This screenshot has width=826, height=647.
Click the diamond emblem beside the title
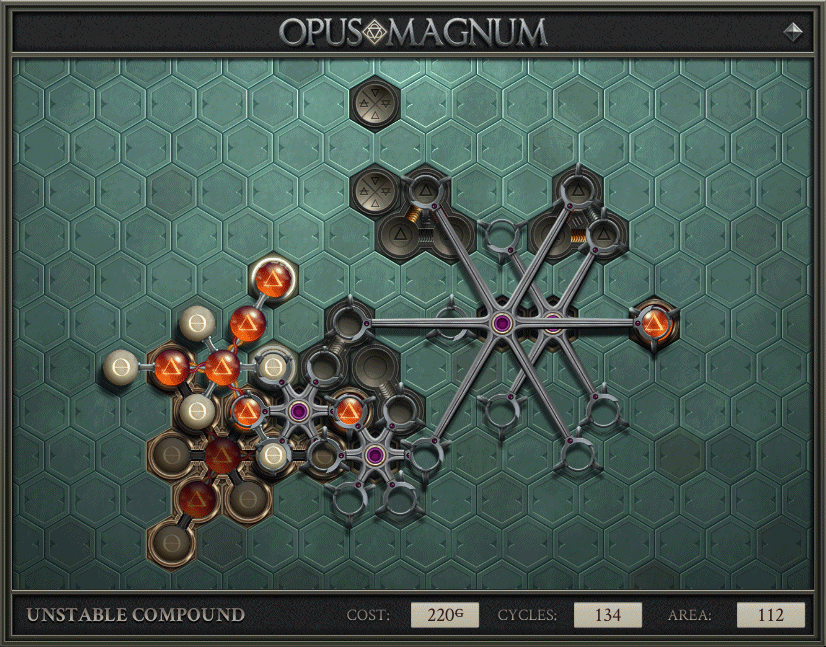[793, 31]
